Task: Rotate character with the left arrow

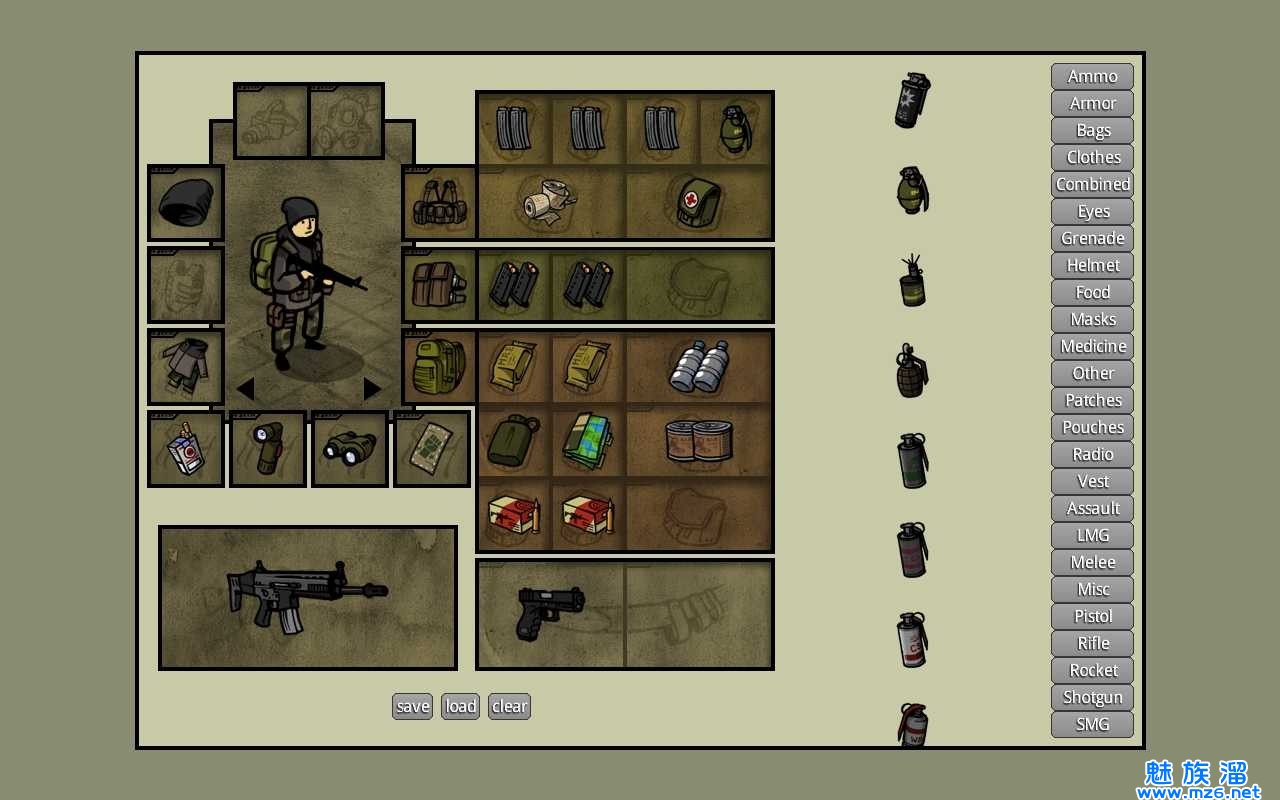Action: click(x=245, y=389)
